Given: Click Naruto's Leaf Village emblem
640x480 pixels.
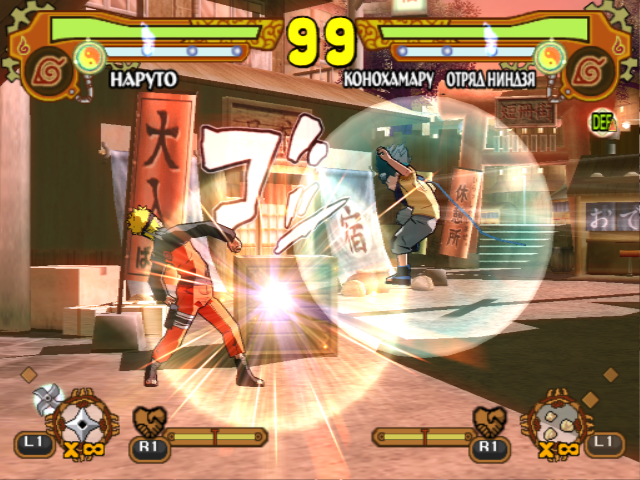Looking at the screenshot, I should point(43,66).
